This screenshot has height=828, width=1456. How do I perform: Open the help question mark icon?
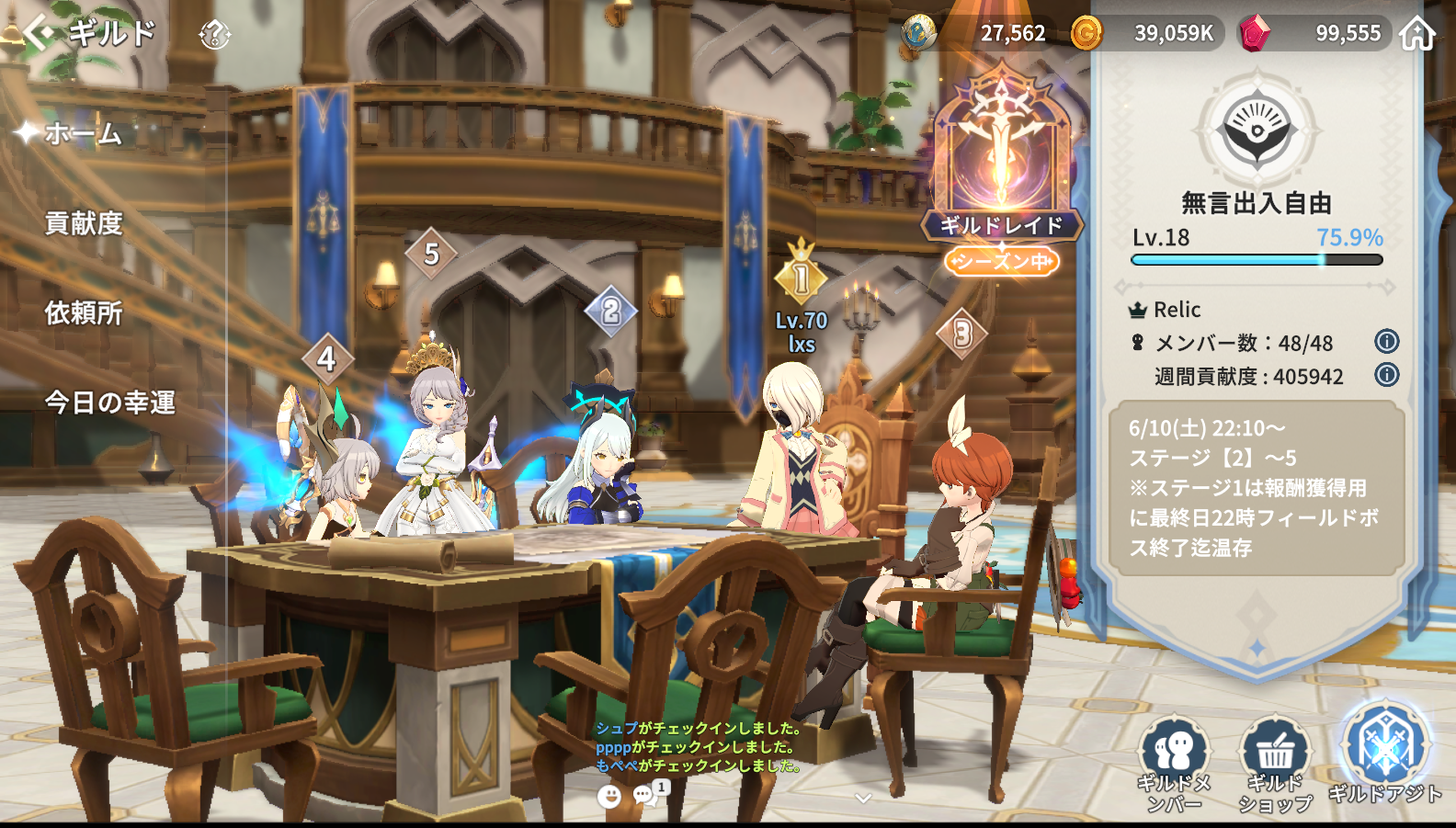point(214,35)
